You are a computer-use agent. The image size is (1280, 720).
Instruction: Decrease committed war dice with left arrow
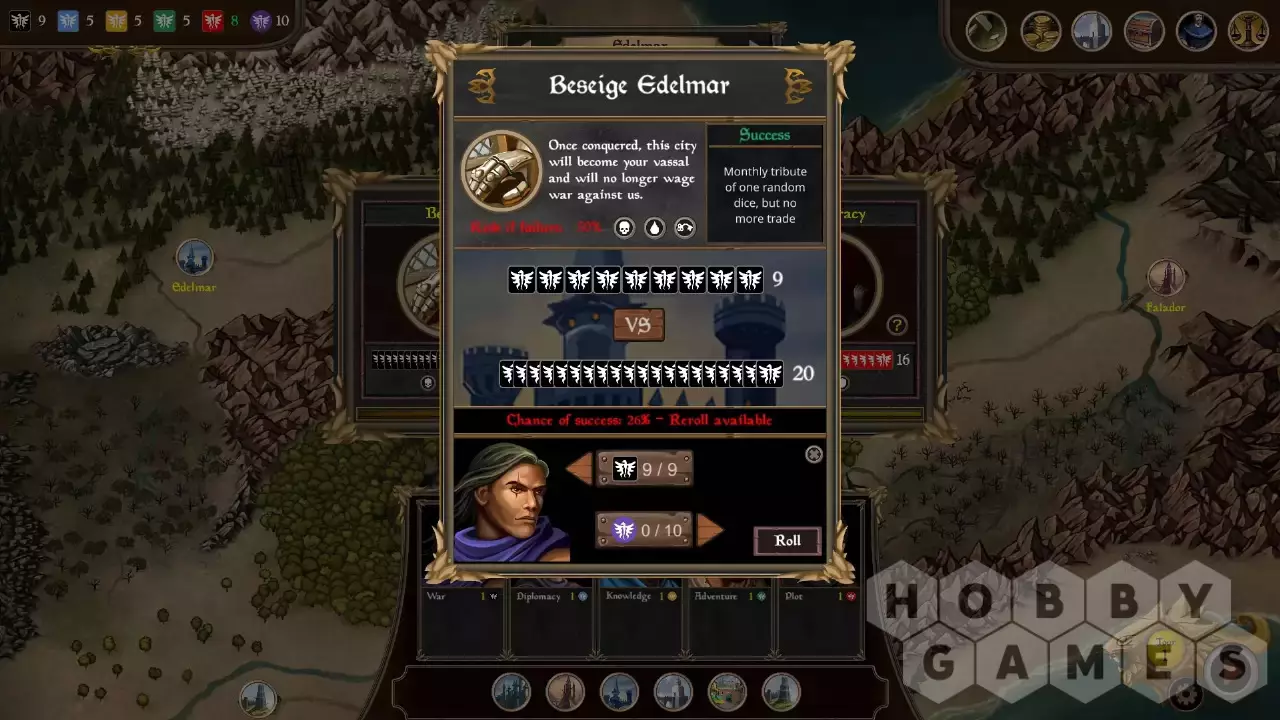tap(580, 468)
